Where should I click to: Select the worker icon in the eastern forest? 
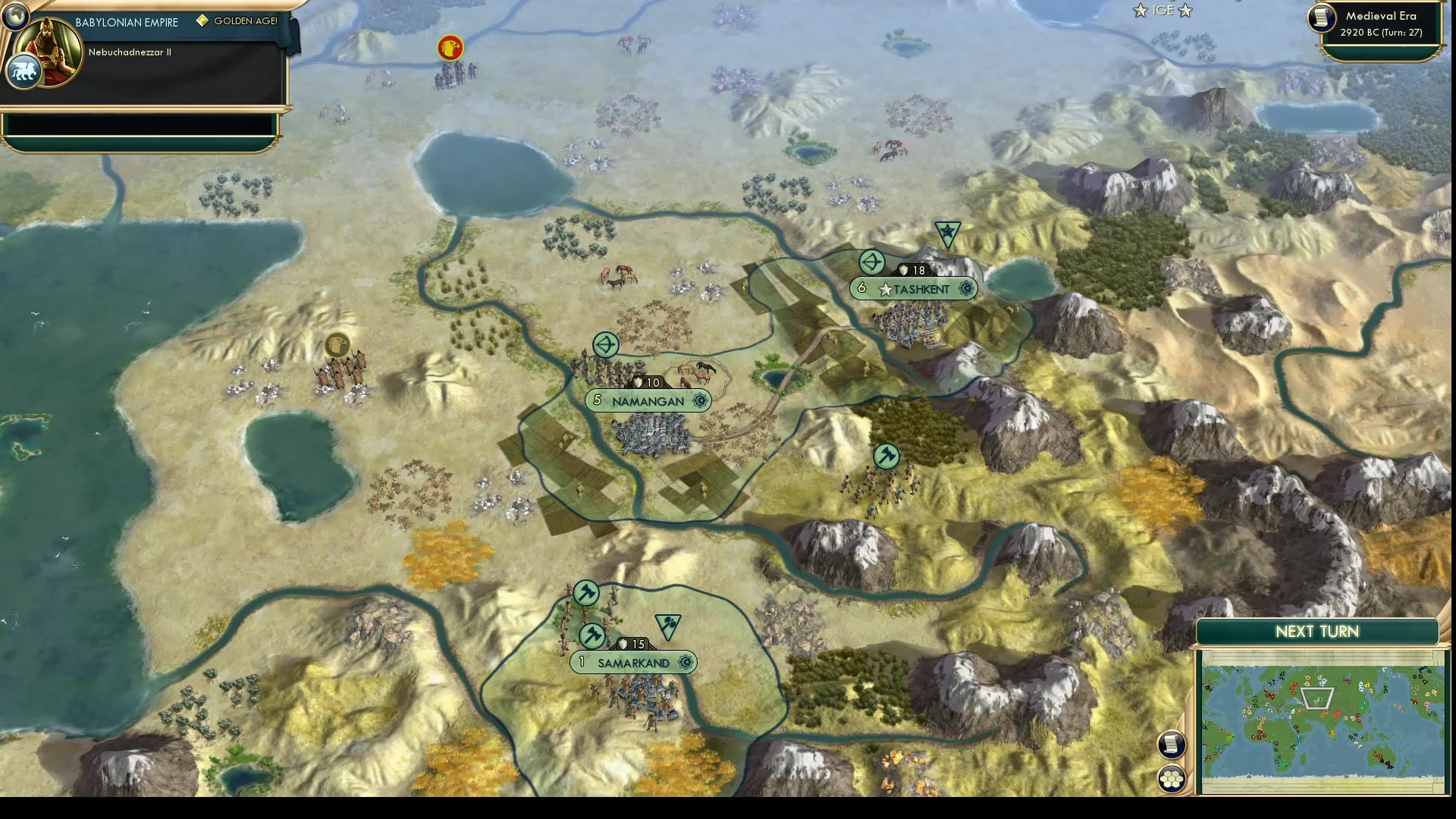(887, 457)
